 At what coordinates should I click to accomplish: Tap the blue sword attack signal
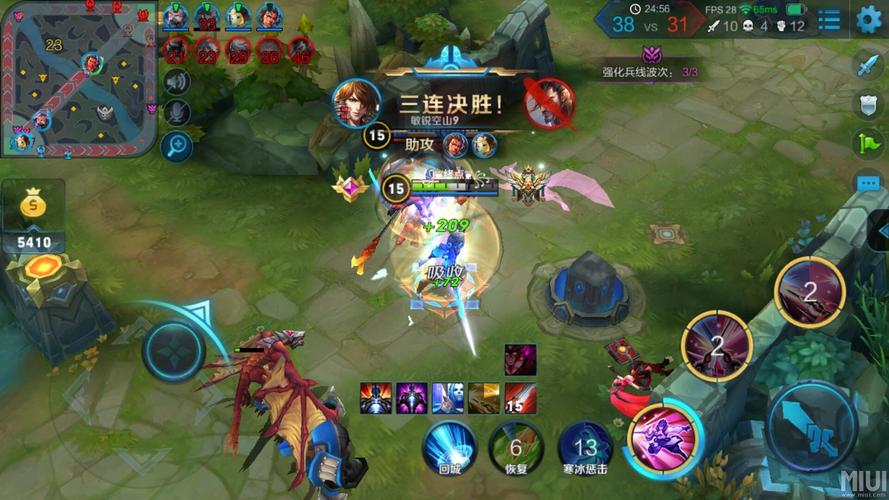[x=866, y=67]
